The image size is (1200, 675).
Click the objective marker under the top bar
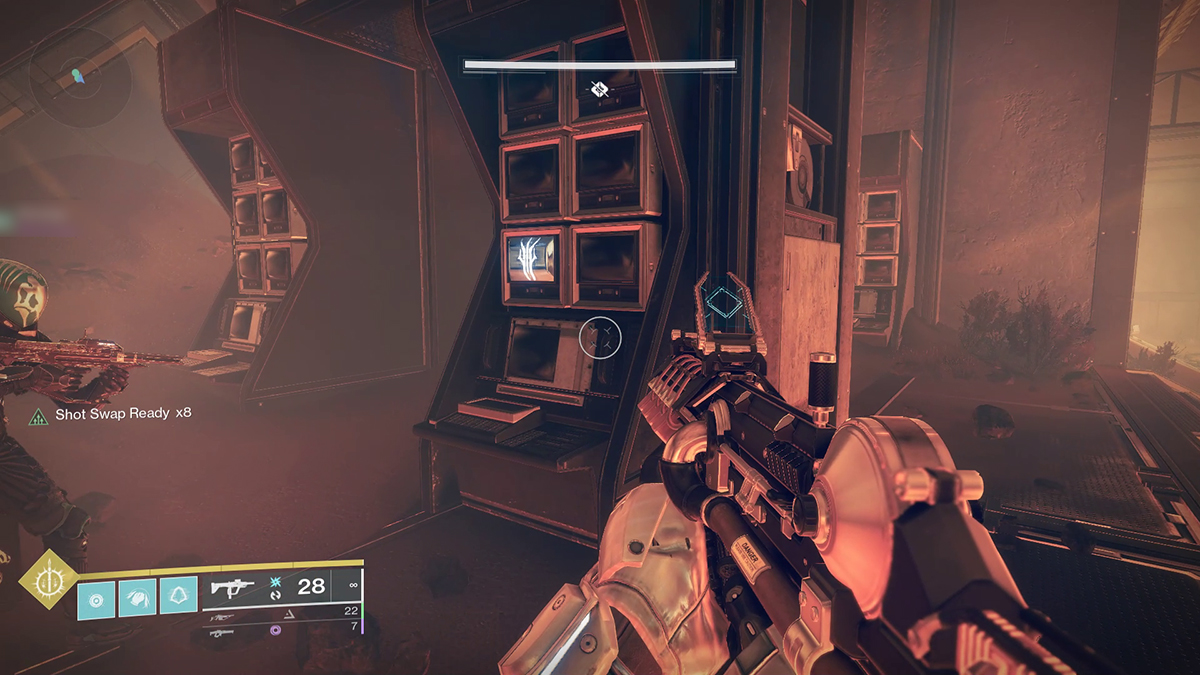(x=598, y=89)
